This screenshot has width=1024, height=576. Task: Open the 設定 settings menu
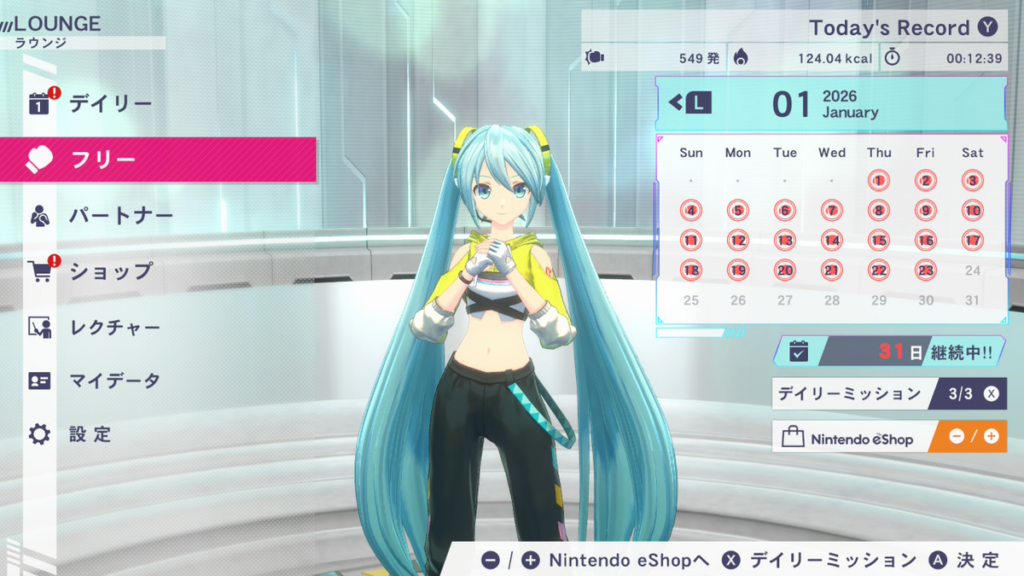coord(90,435)
